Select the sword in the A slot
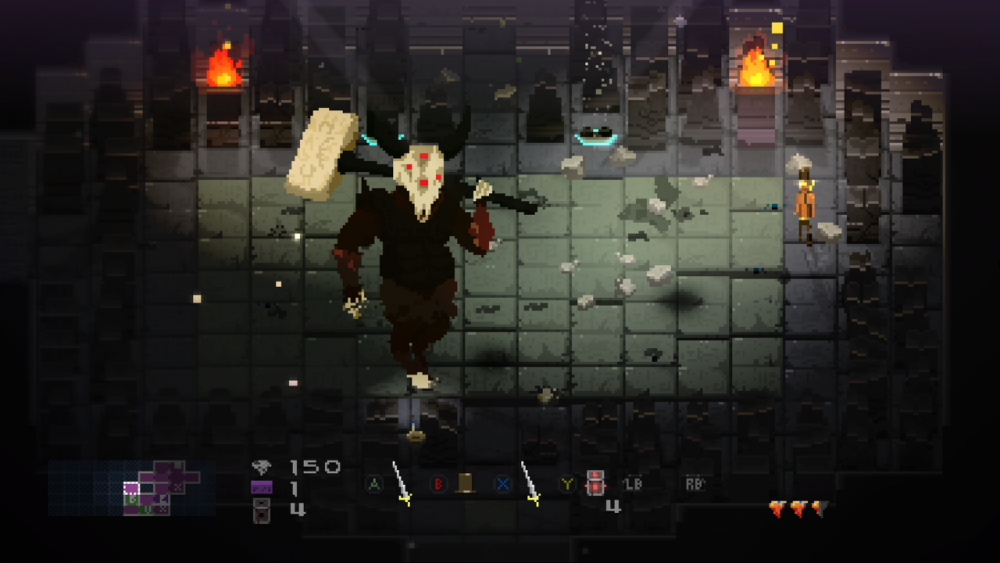1000x563 pixels. [401, 484]
